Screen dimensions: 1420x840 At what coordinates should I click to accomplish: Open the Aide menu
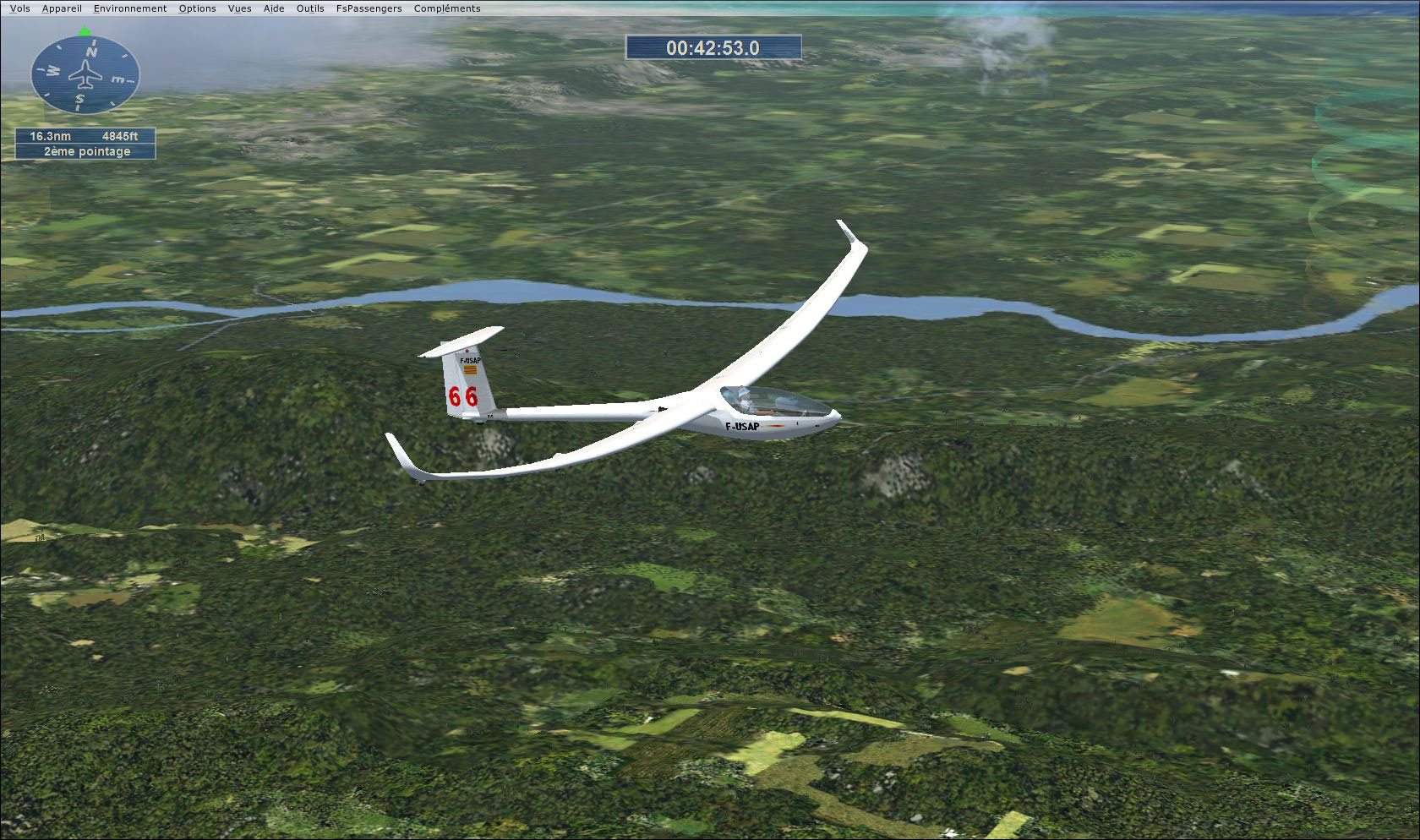[272, 8]
